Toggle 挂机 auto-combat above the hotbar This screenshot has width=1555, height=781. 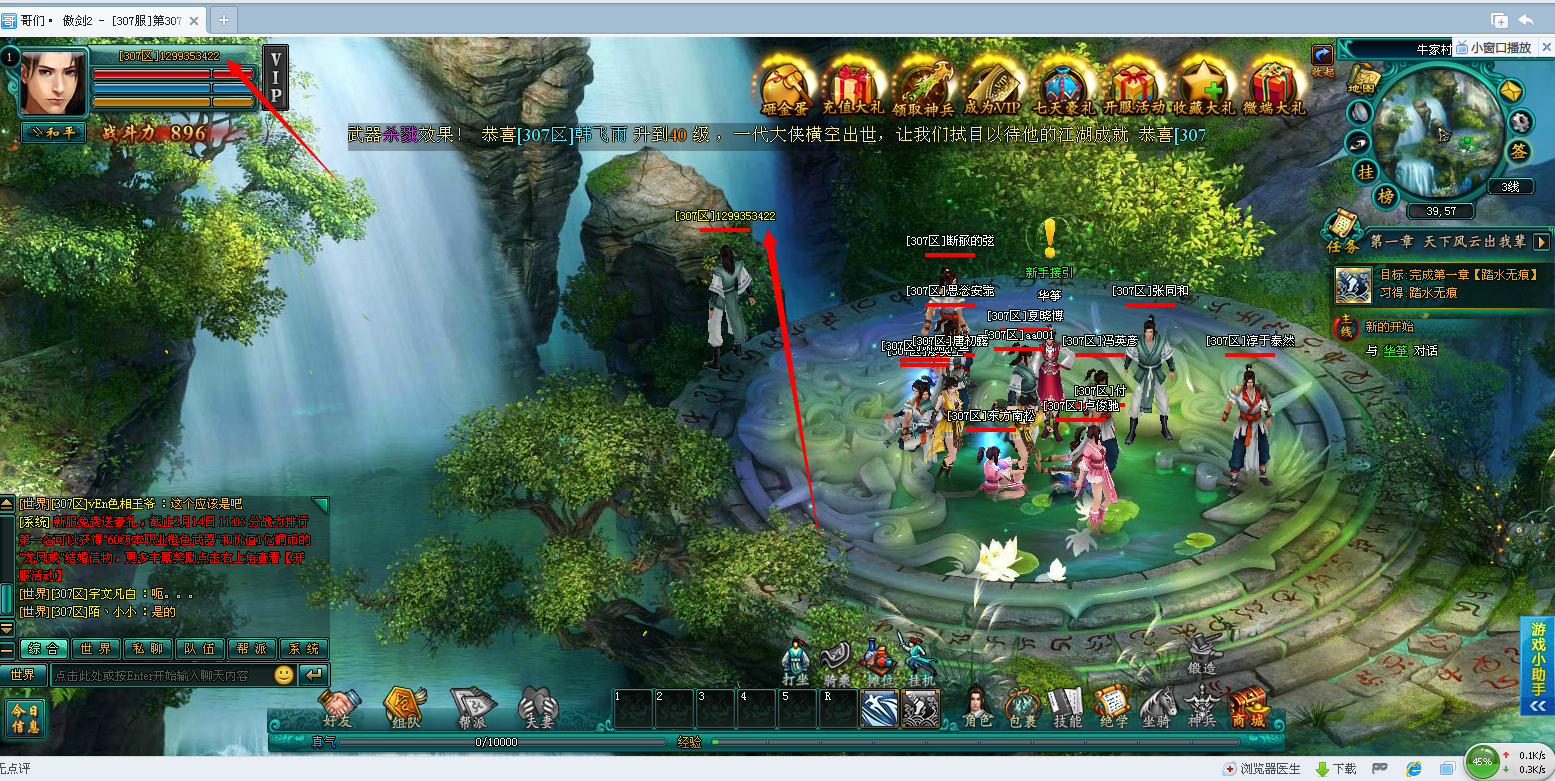(920, 661)
